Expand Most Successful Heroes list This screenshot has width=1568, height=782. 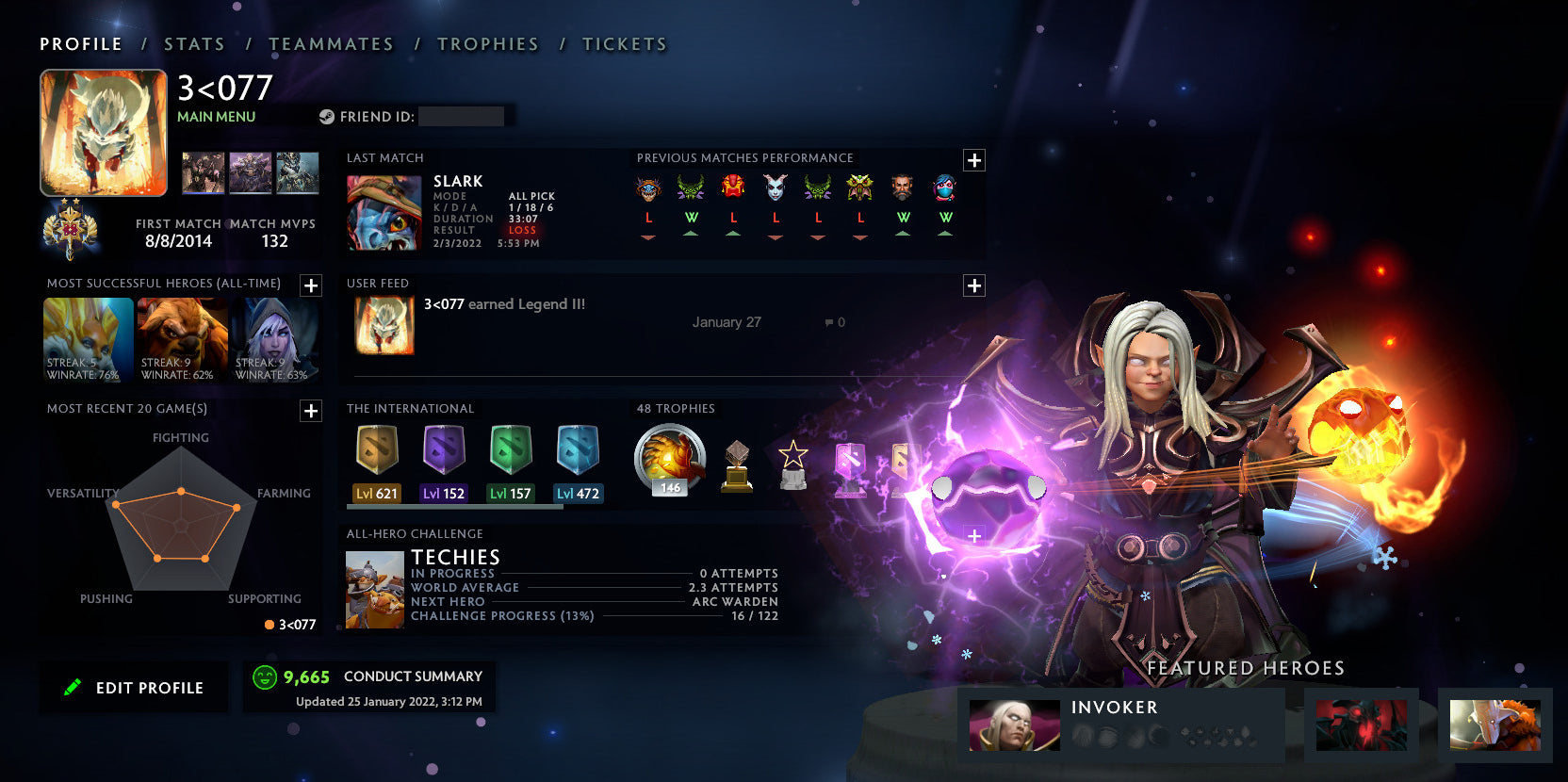click(x=309, y=285)
